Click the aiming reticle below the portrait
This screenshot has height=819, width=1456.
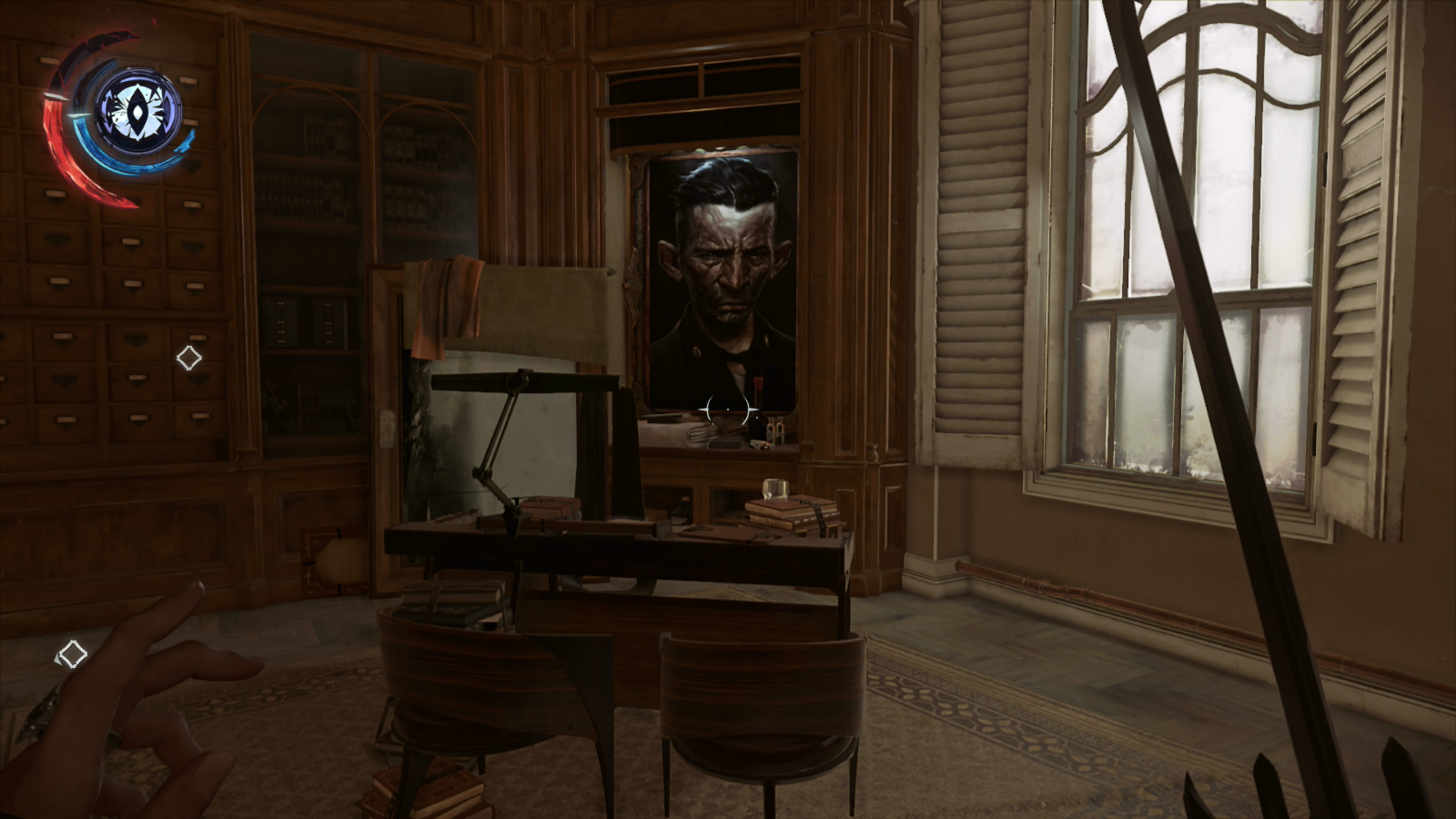click(728, 409)
